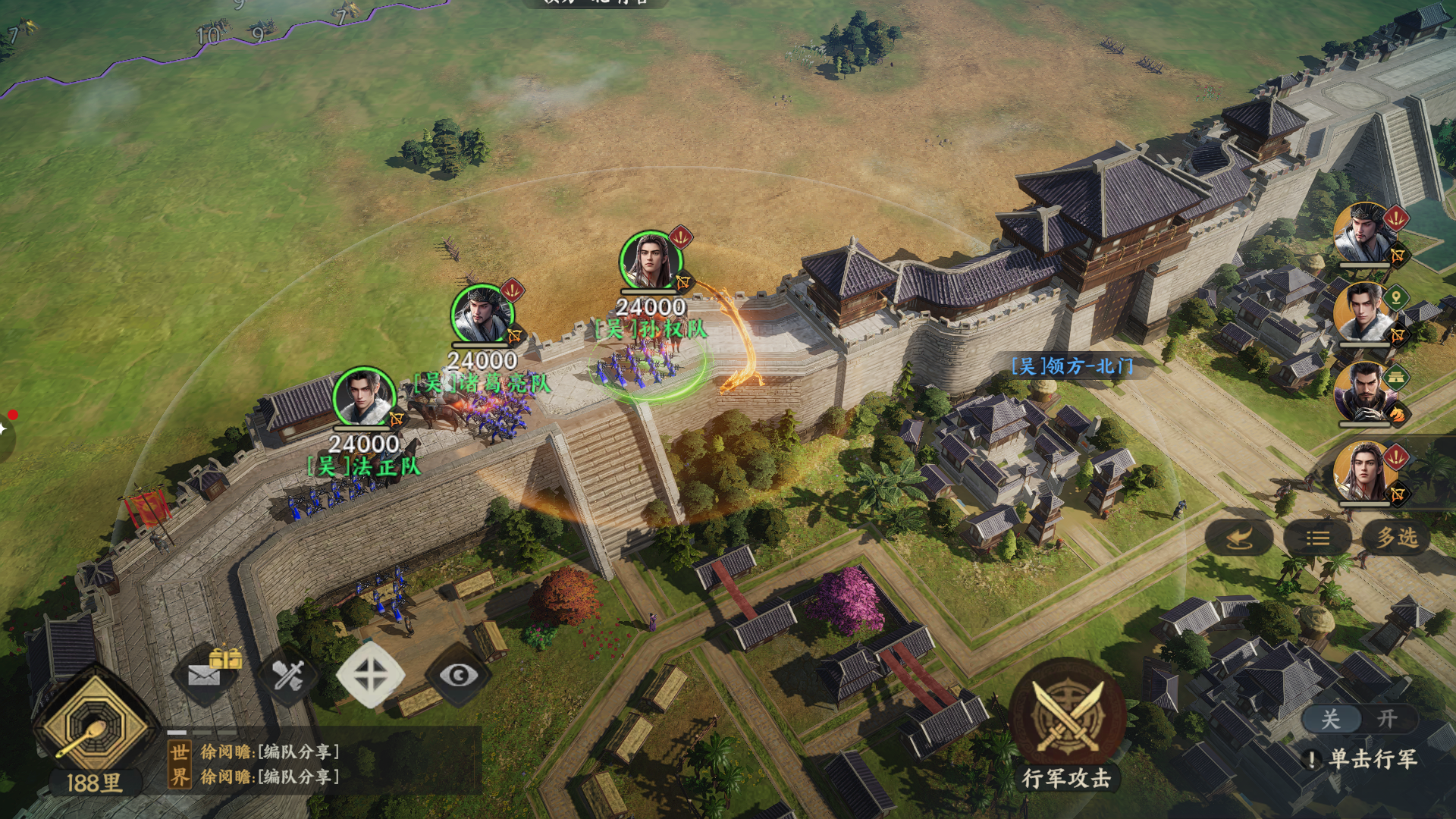Toggle the eye visibility icon

(x=459, y=675)
